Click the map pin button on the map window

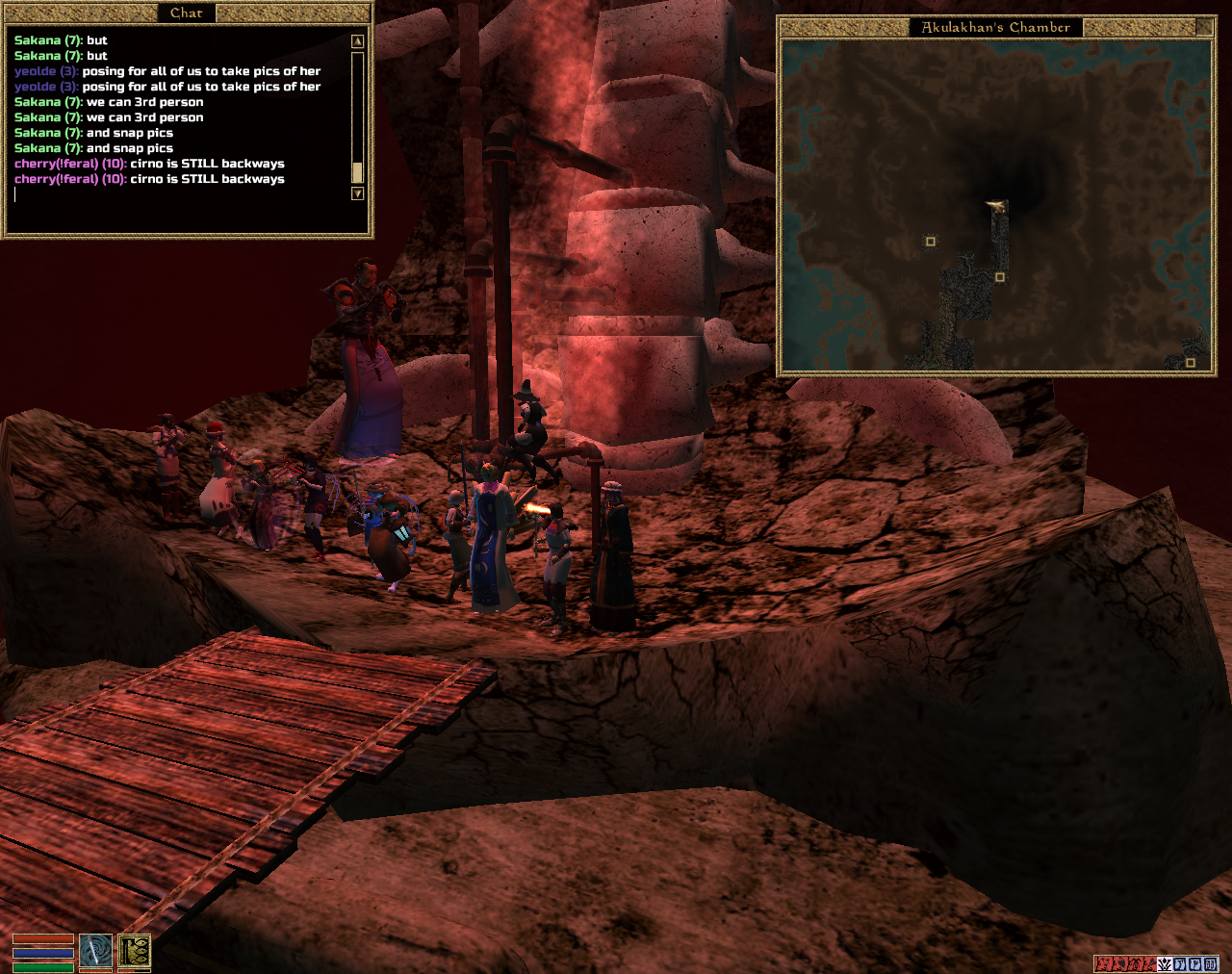tap(1204, 27)
